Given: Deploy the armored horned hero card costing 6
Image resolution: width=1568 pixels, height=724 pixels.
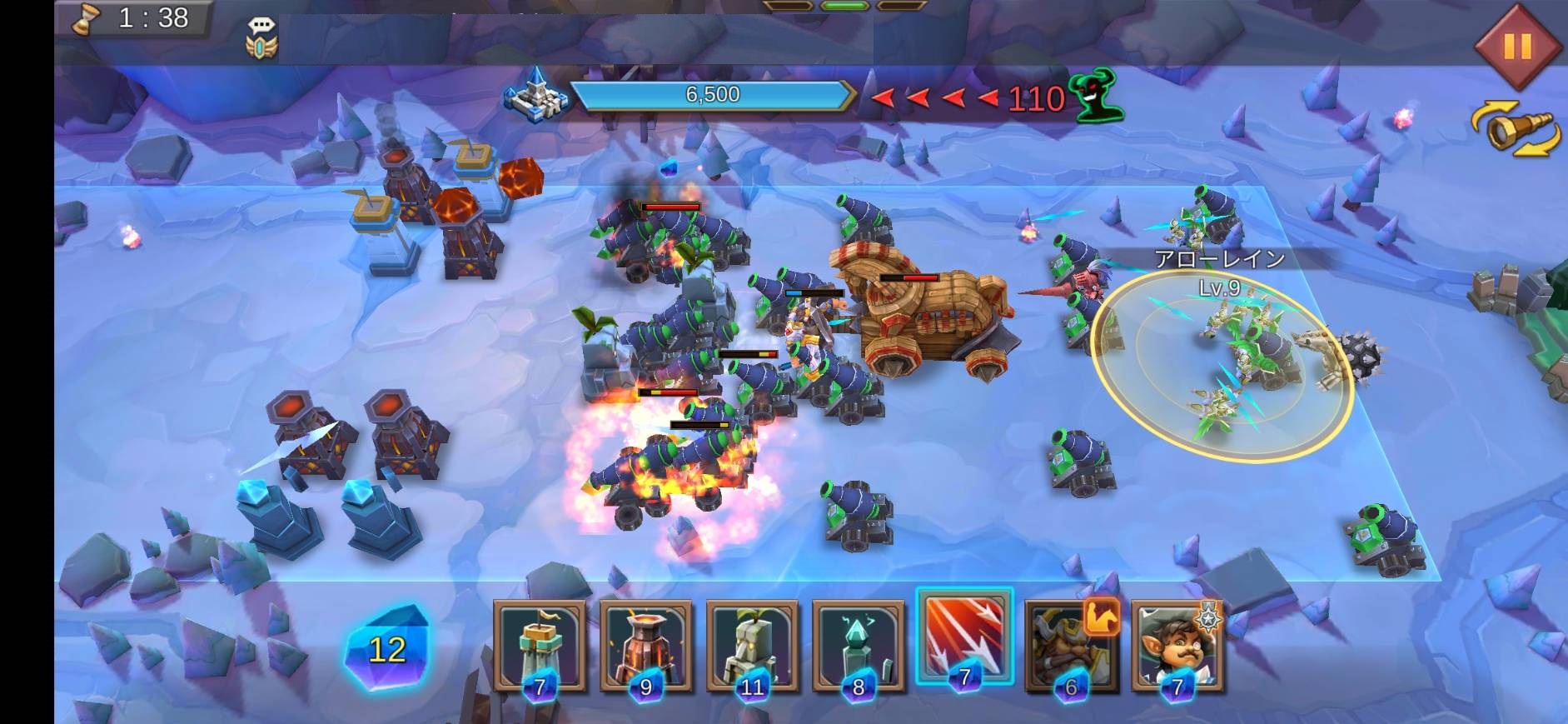Looking at the screenshot, I should (x=1071, y=647).
